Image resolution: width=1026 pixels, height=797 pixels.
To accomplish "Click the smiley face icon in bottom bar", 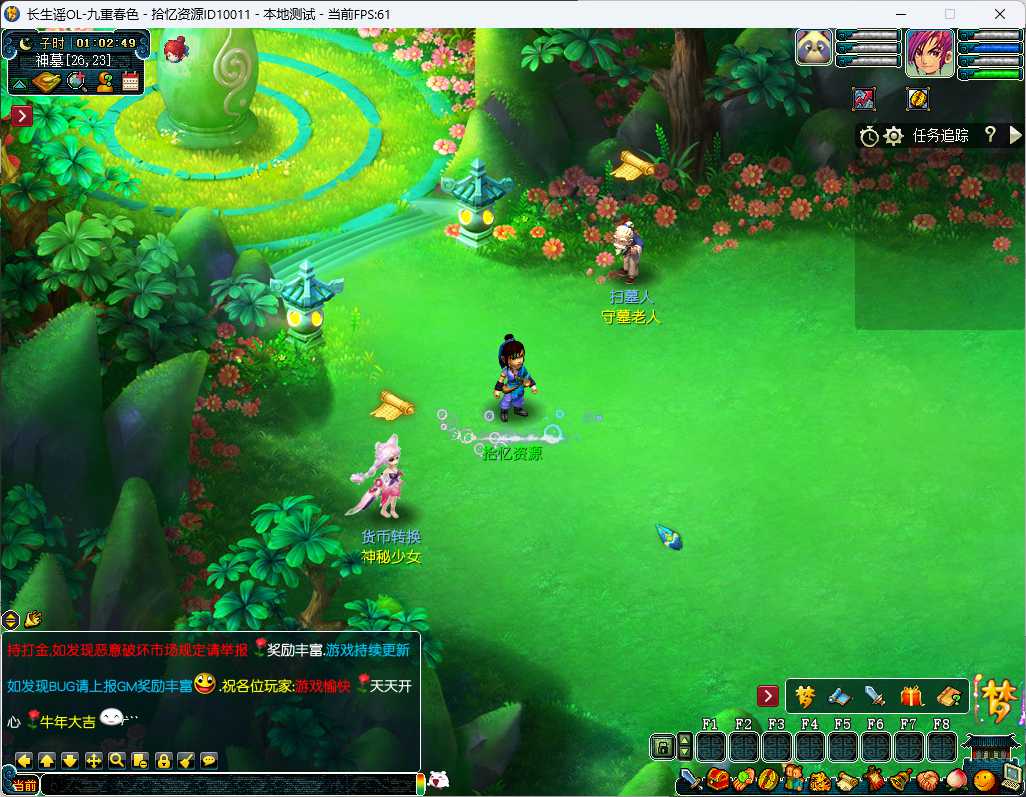I will [x=985, y=779].
